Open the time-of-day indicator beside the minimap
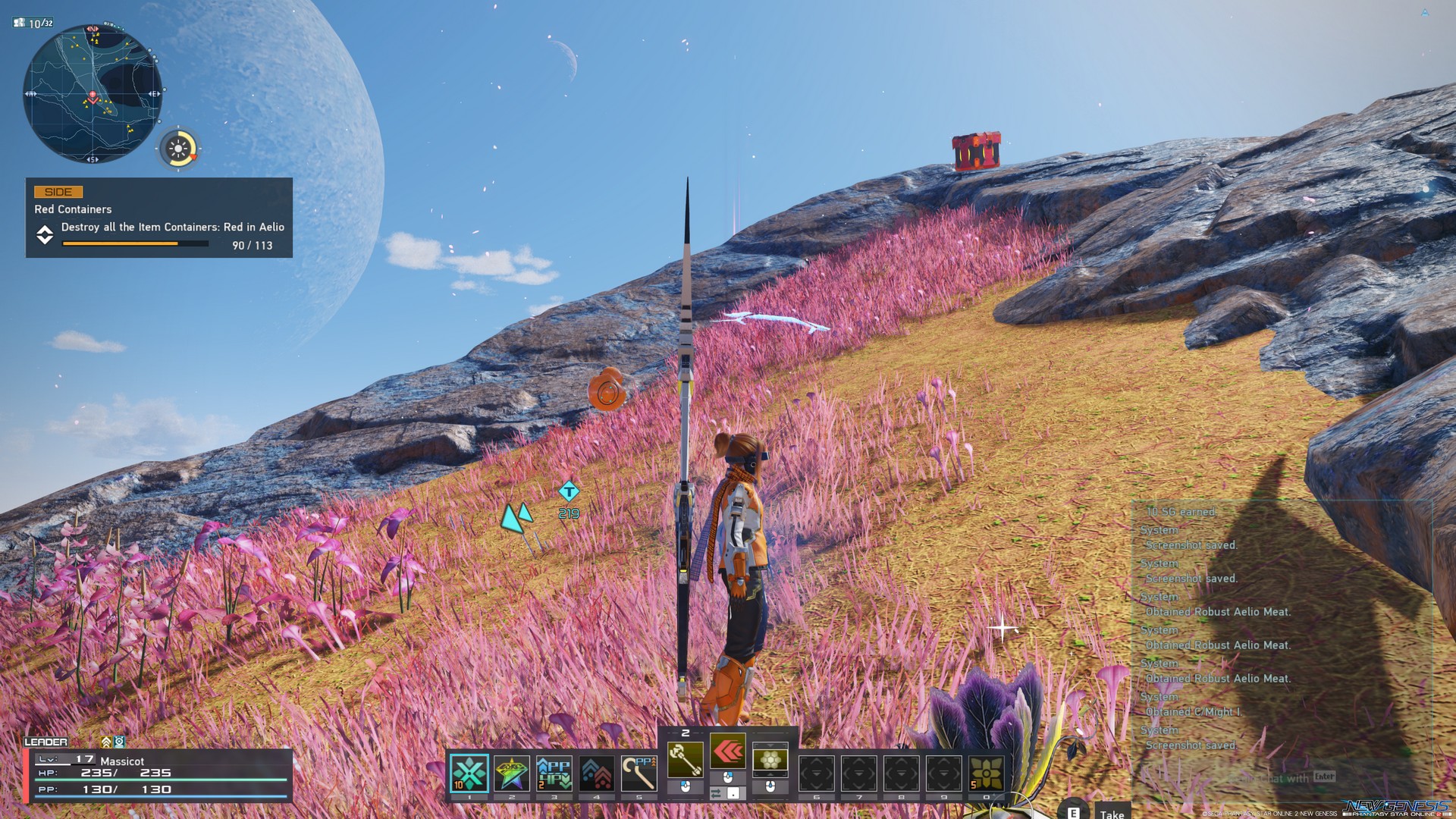 [x=180, y=149]
